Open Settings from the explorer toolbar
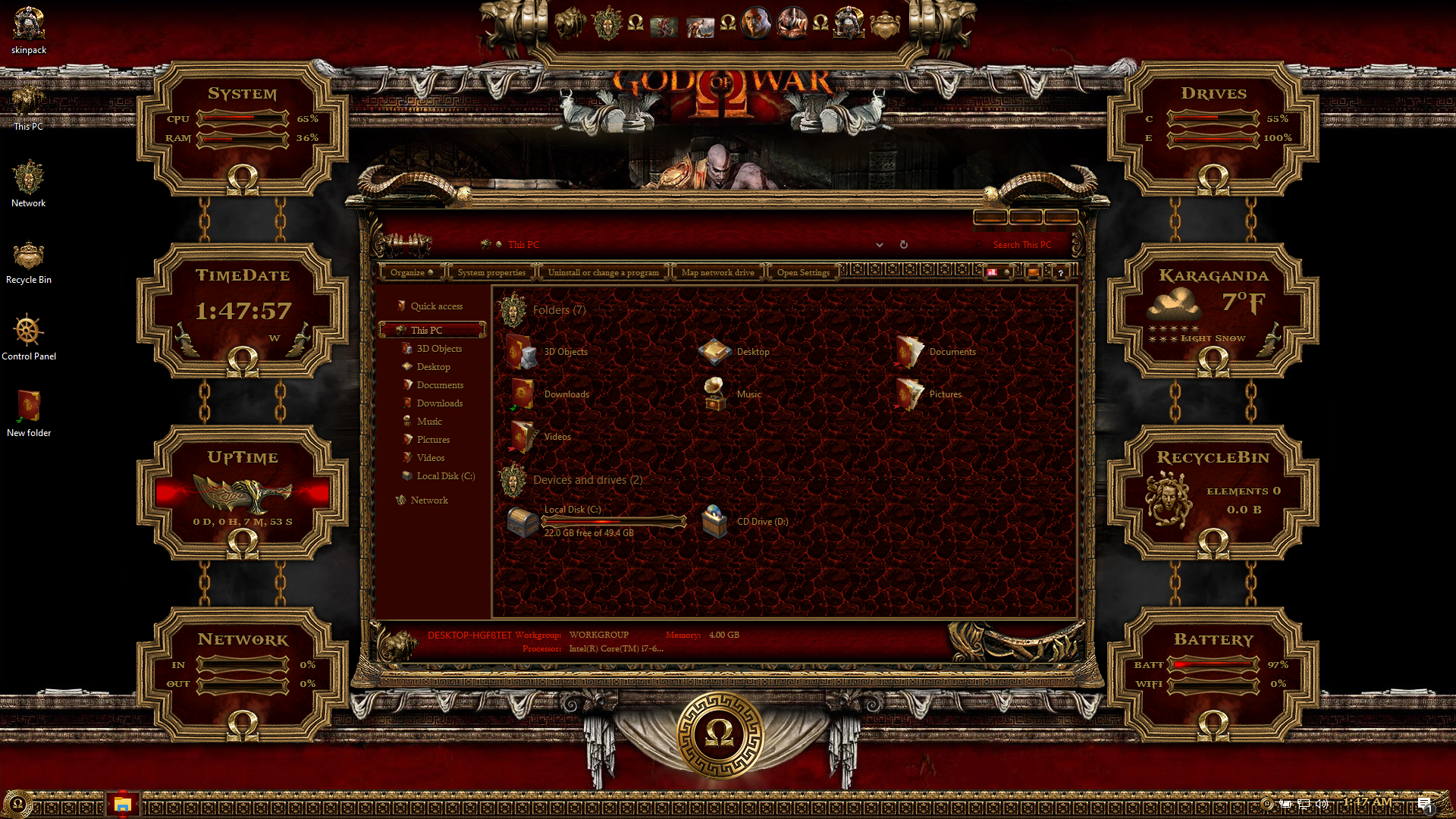This screenshot has width=1456, height=819. [803, 272]
